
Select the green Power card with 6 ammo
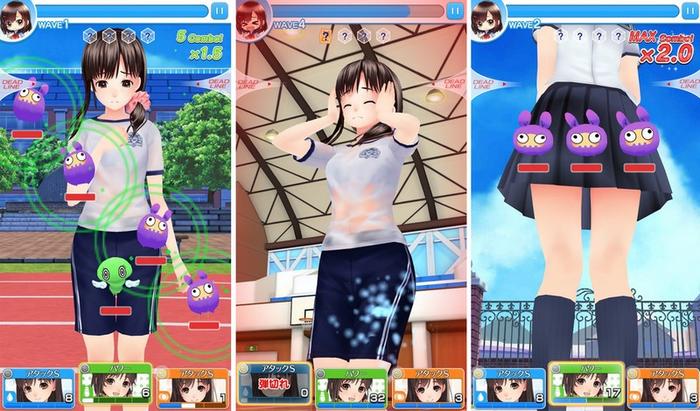point(115,386)
